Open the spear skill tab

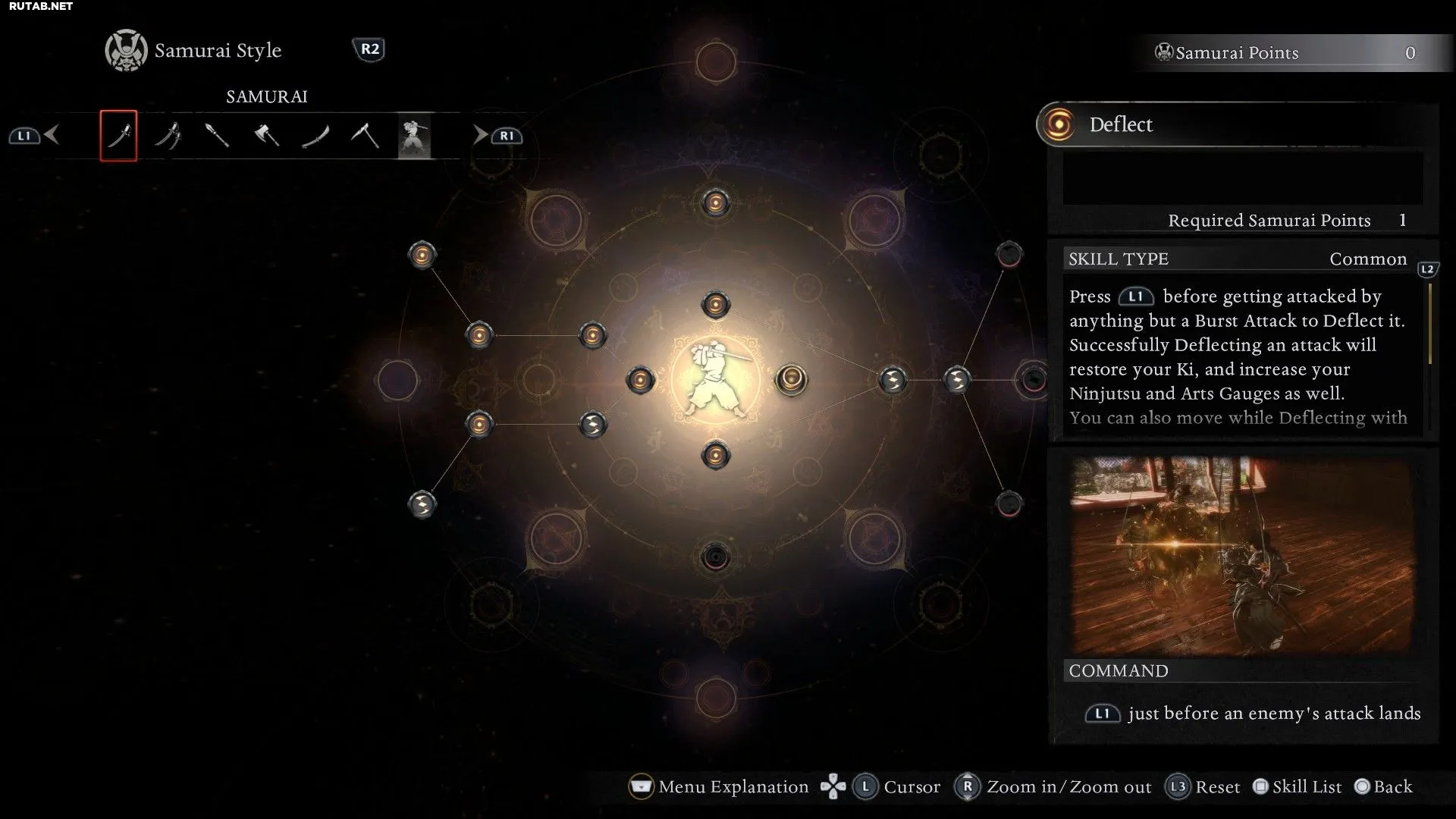click(x=217, y=136)
